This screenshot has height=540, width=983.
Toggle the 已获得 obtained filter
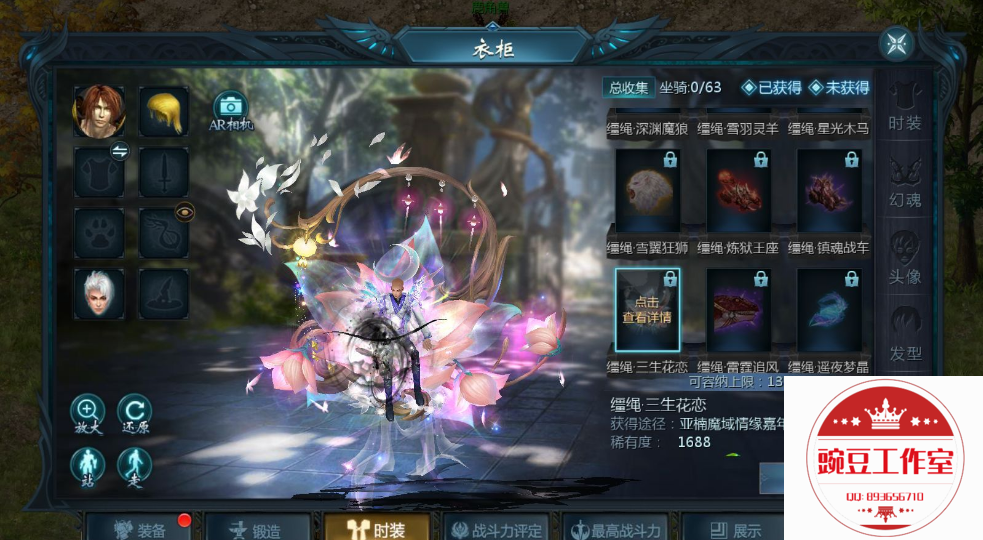pyautogui.click(x=771, y=87)
